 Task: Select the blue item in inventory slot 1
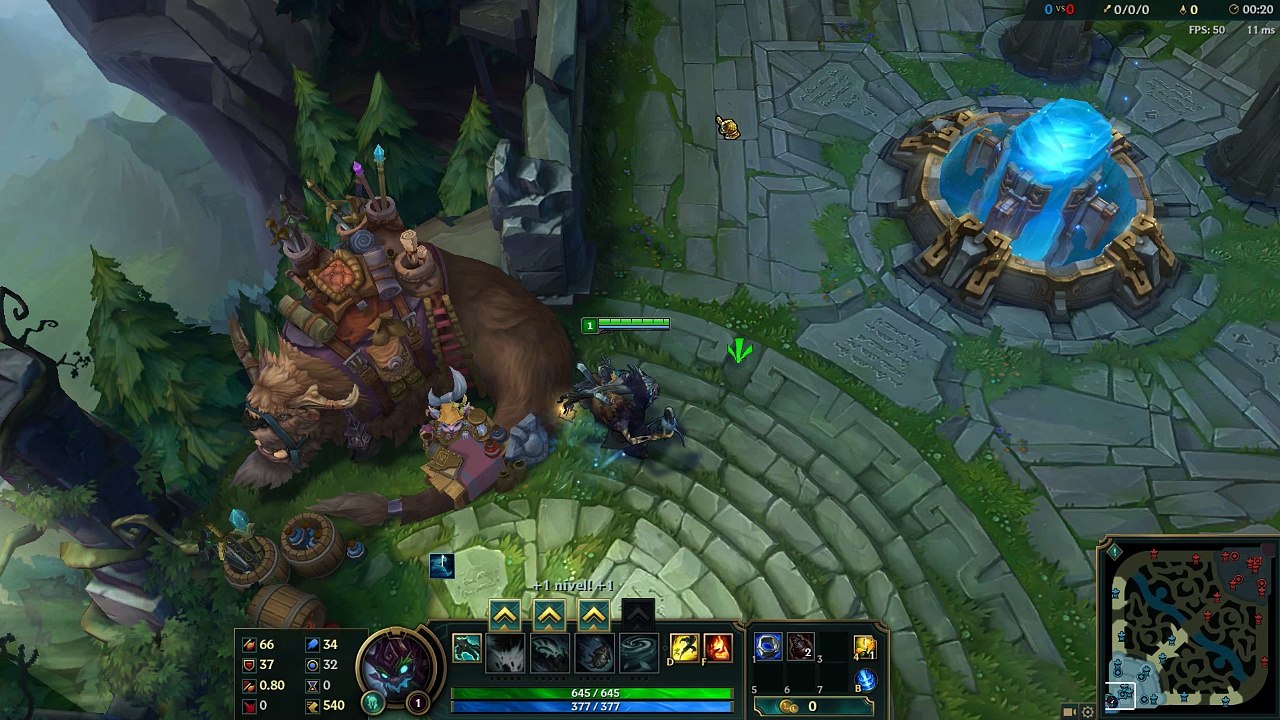[x=768, y=647]
